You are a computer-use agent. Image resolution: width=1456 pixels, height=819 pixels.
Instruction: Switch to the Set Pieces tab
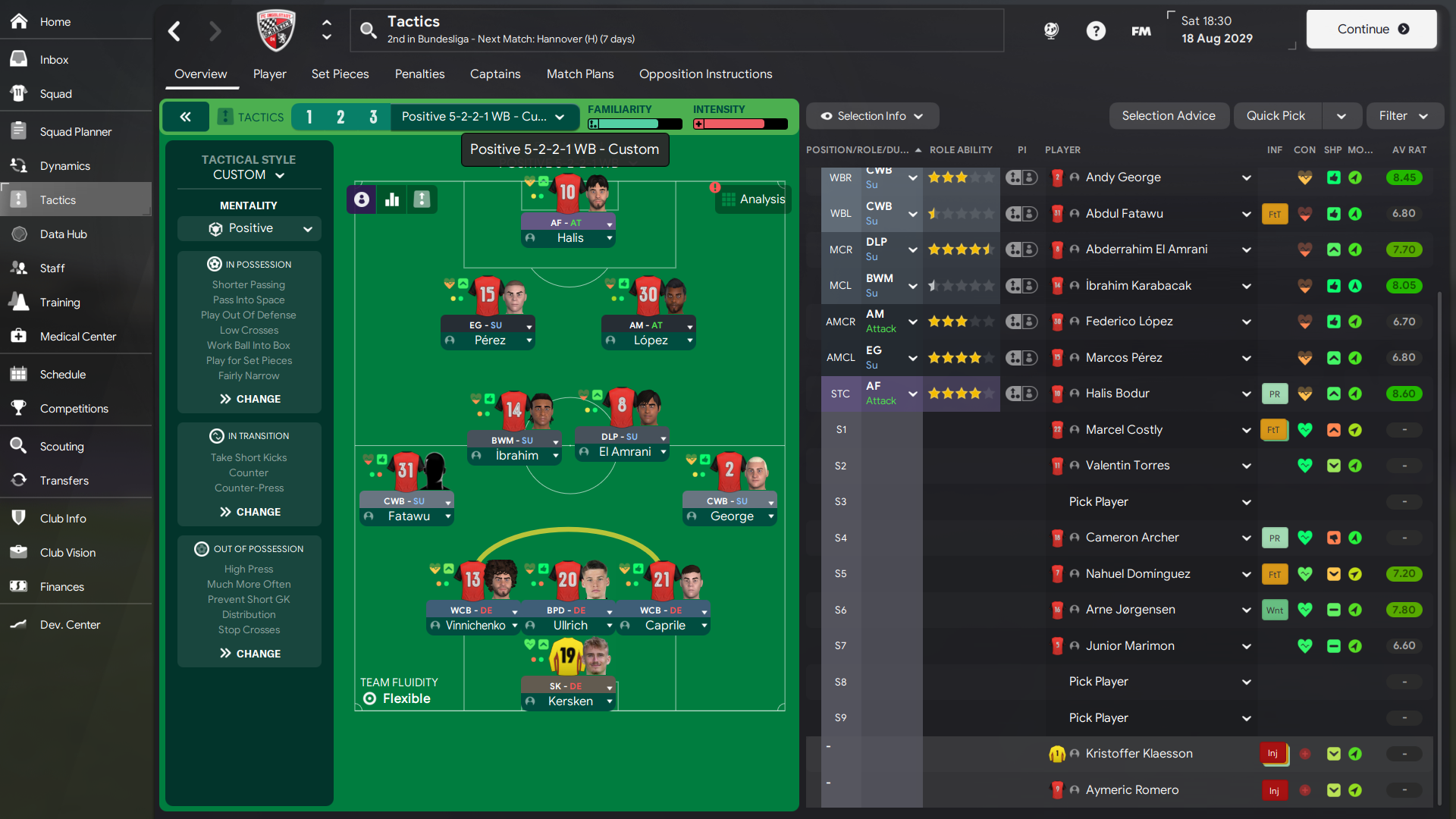[340, 74]
